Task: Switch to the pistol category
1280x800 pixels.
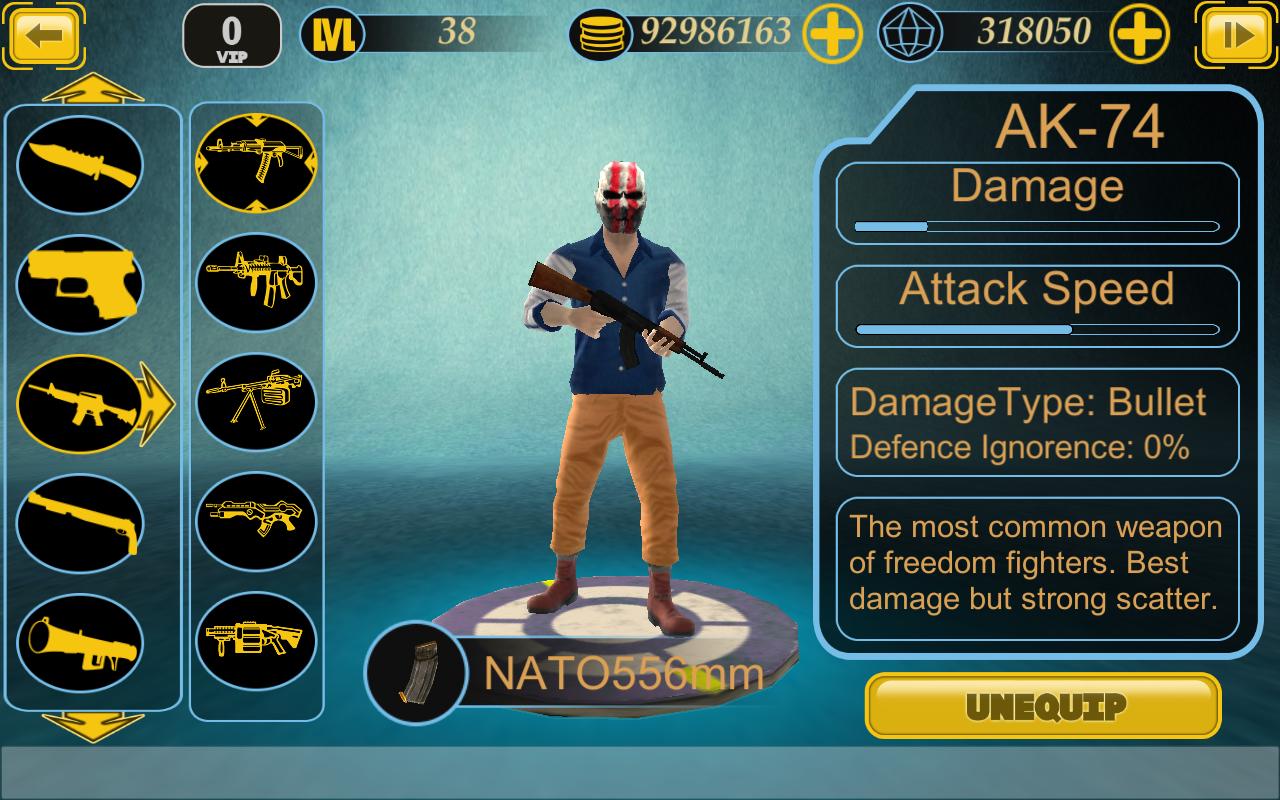Action: [x=80, y=284]
